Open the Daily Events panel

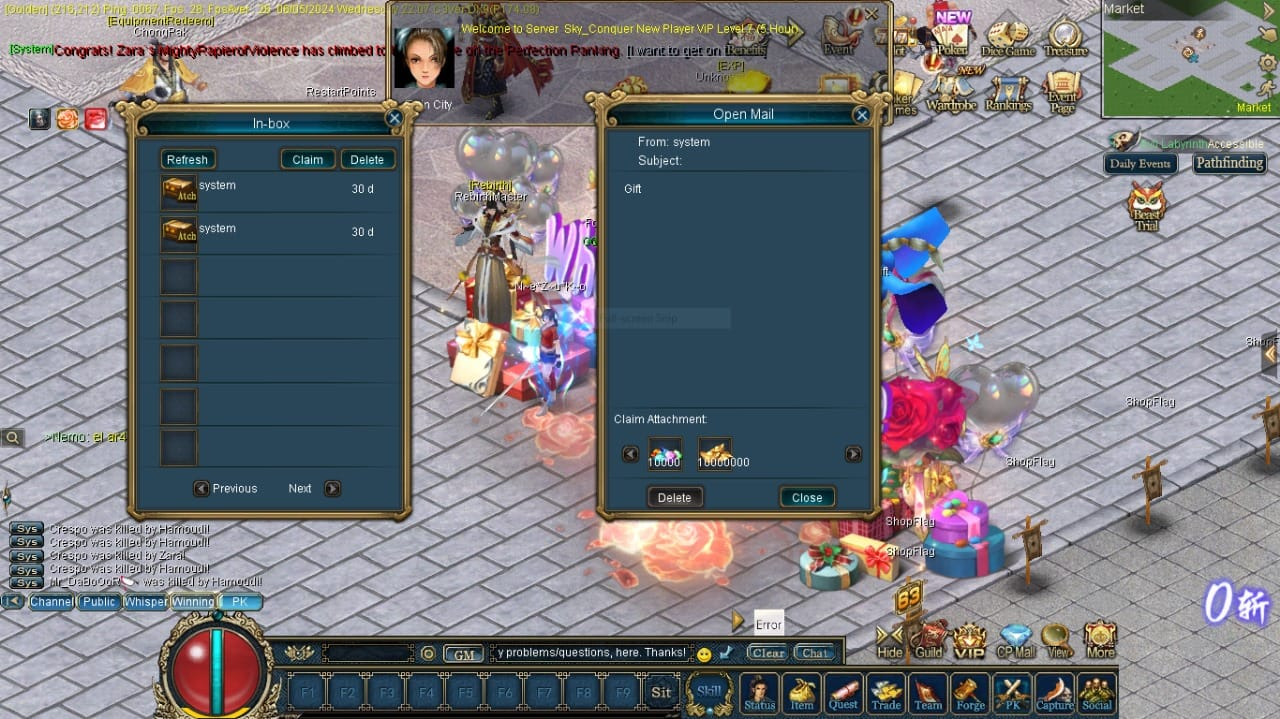tap(1140, 164)
